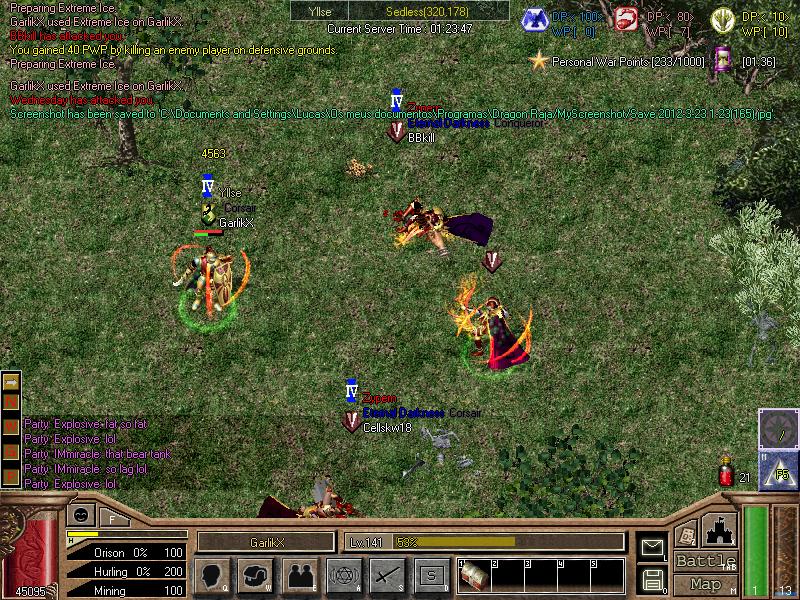This screenshot has height=600, width=800.
Task: Click the square S button
Action: click(431, 575)
